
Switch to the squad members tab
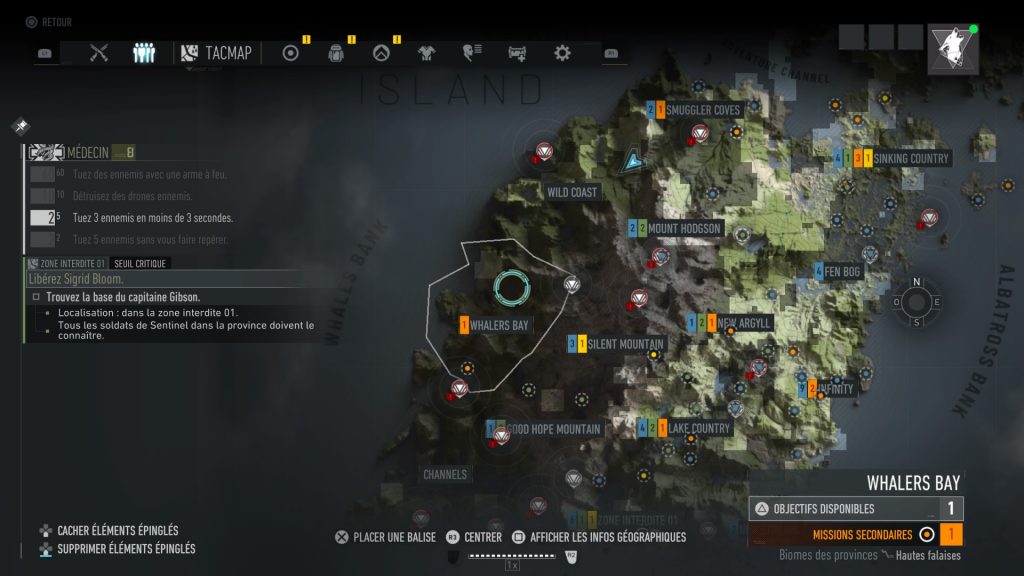(144, 53)
